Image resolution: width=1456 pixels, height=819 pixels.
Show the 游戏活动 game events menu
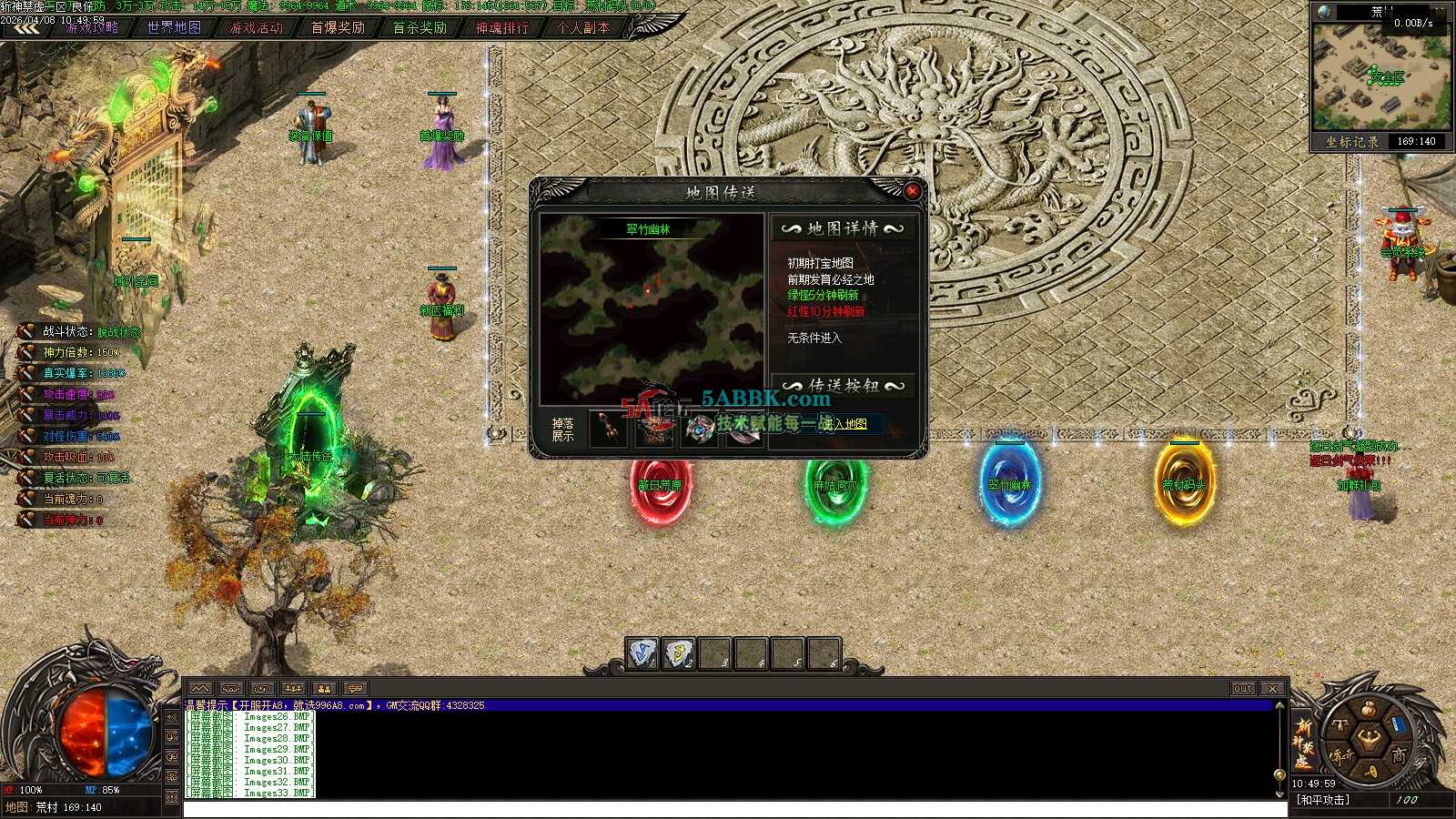[256, 27]
